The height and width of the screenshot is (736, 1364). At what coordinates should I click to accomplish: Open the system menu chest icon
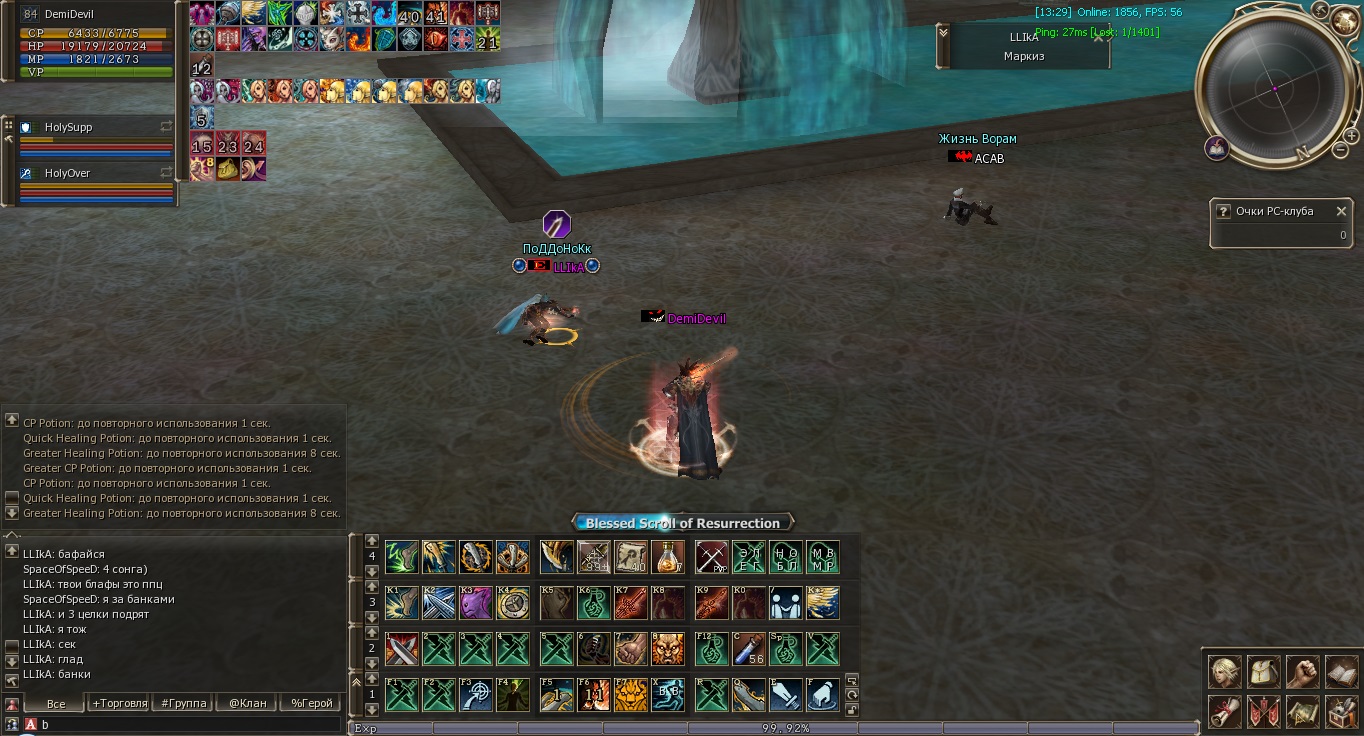(x=1341, y=711)
